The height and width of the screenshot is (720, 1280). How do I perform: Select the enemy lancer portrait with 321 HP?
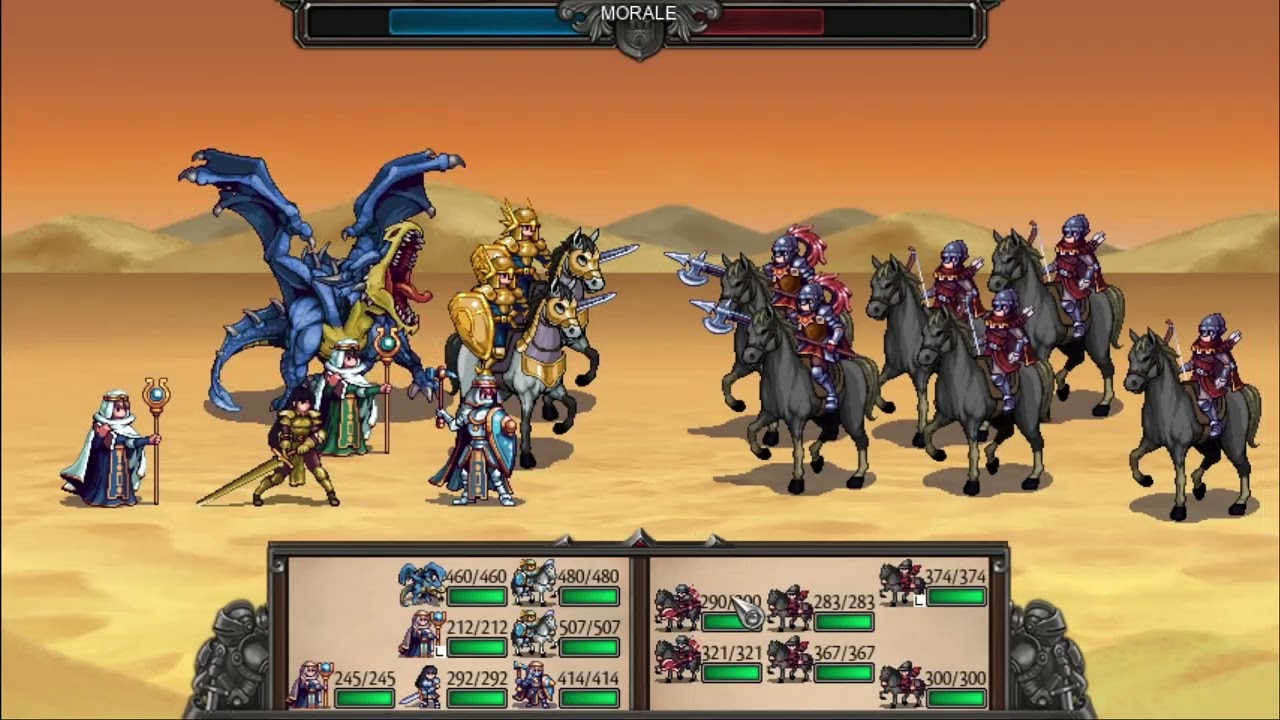click(677, 660)
